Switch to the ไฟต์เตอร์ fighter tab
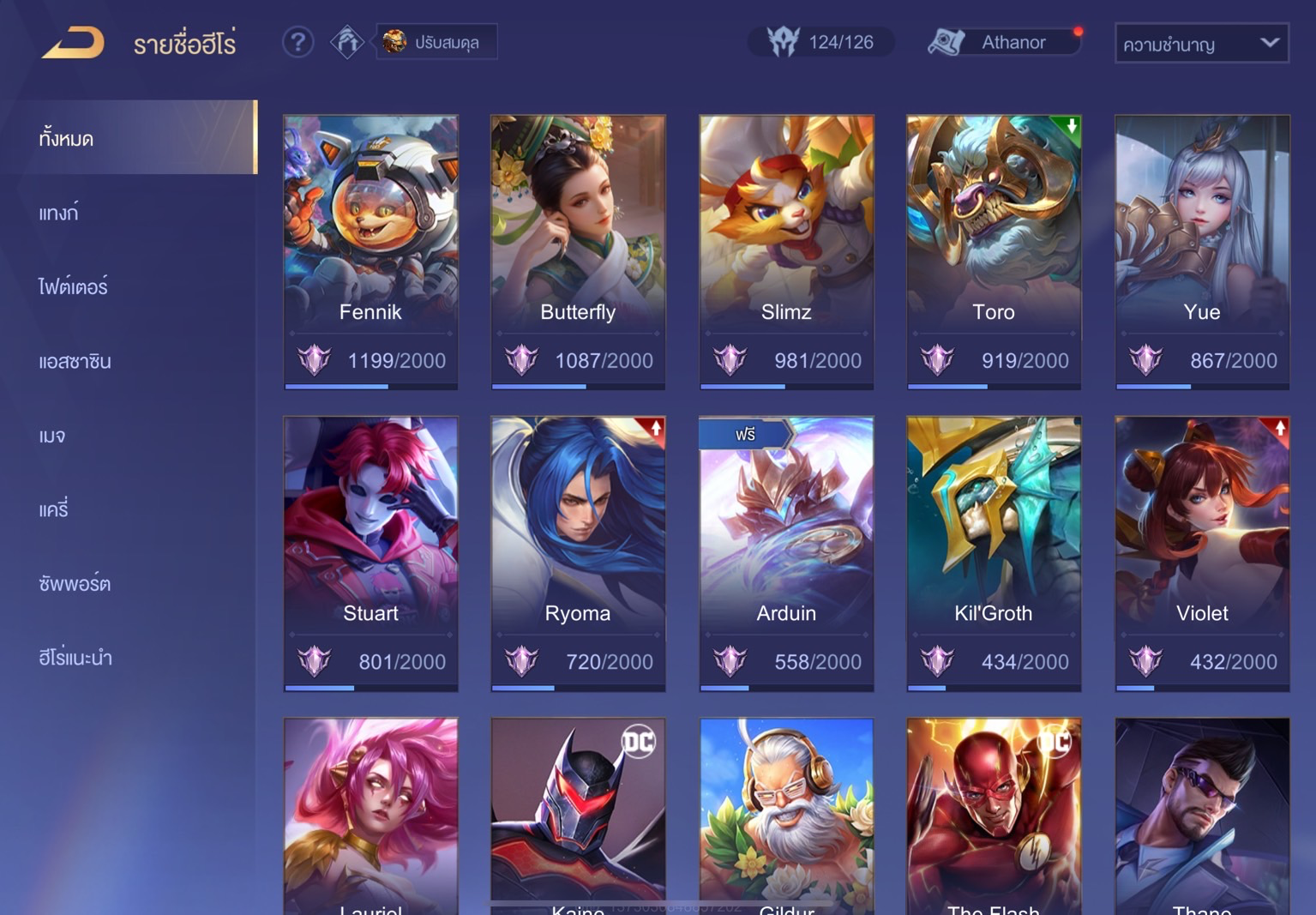The width and height of the screenshot is (1316, 915). click(73, 286)
